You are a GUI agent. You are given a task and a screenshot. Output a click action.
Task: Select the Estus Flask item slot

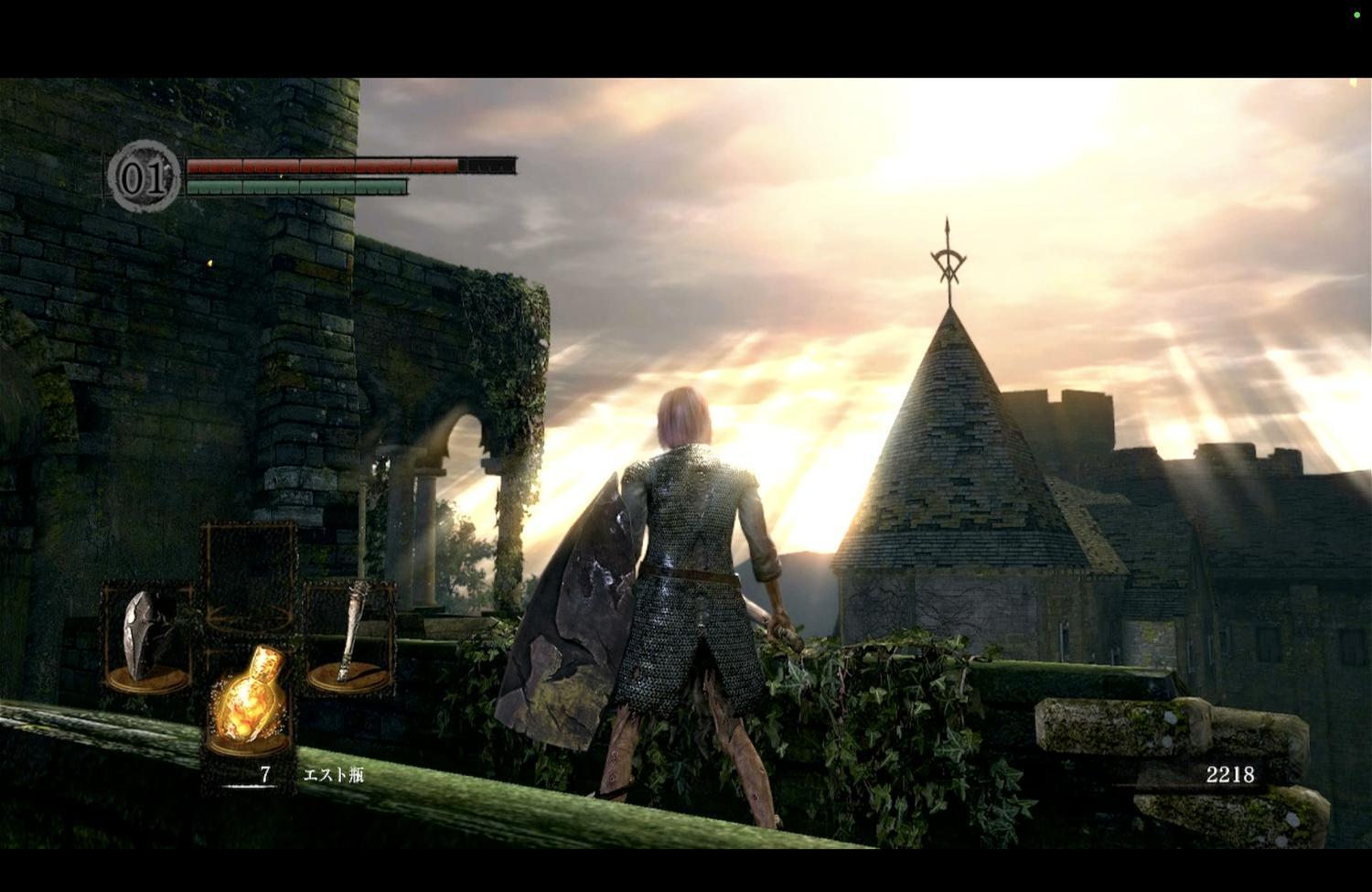(249, 703)
